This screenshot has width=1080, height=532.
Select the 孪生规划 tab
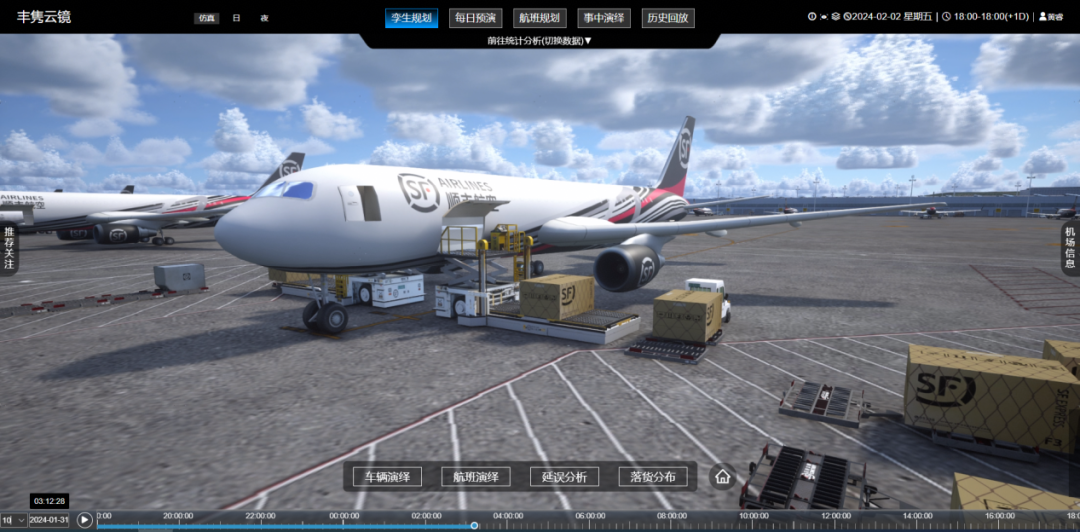pyautogui.click(x=411, y=18)
